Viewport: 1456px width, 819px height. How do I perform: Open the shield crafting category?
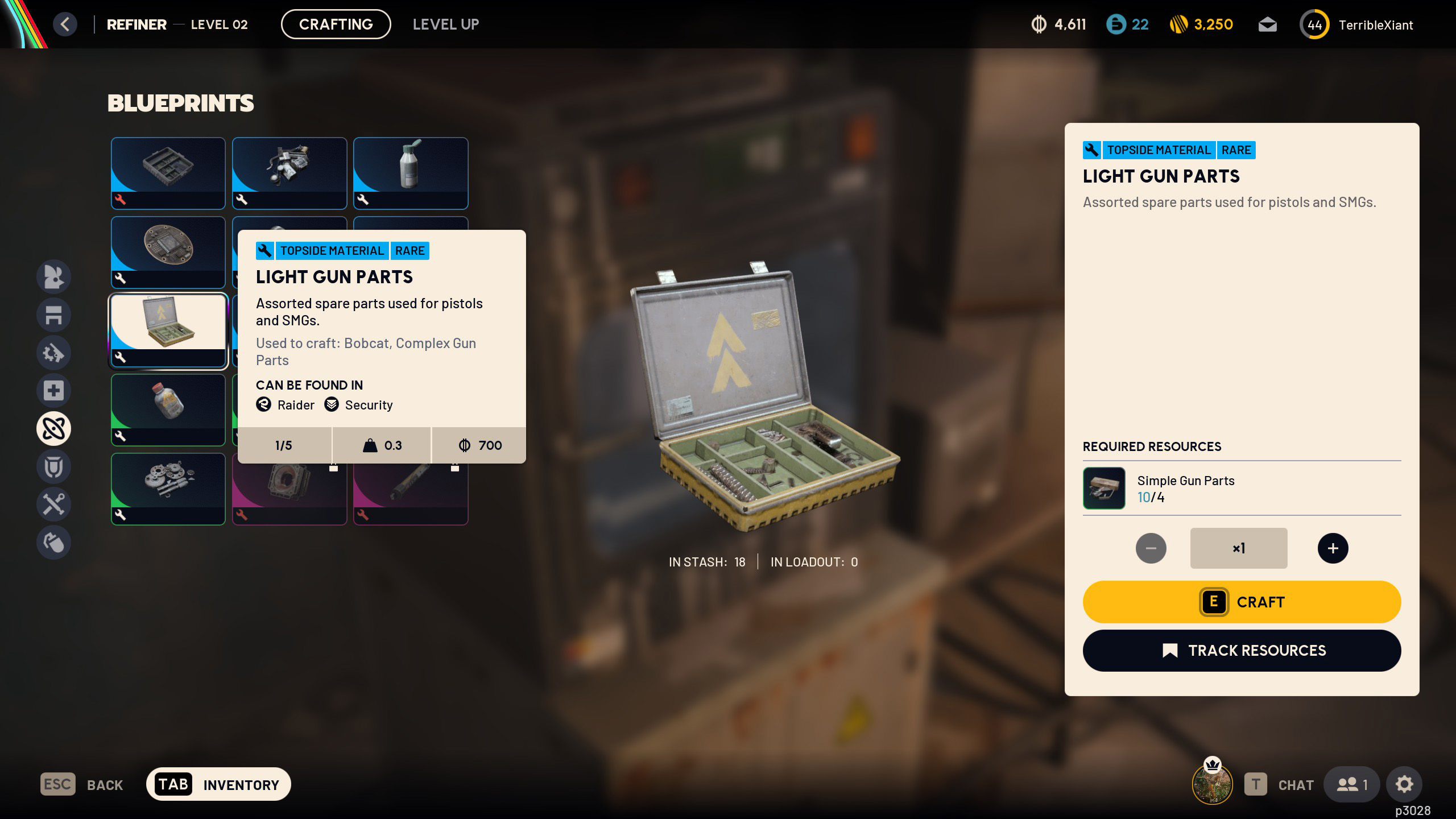(x=54, y=466)
